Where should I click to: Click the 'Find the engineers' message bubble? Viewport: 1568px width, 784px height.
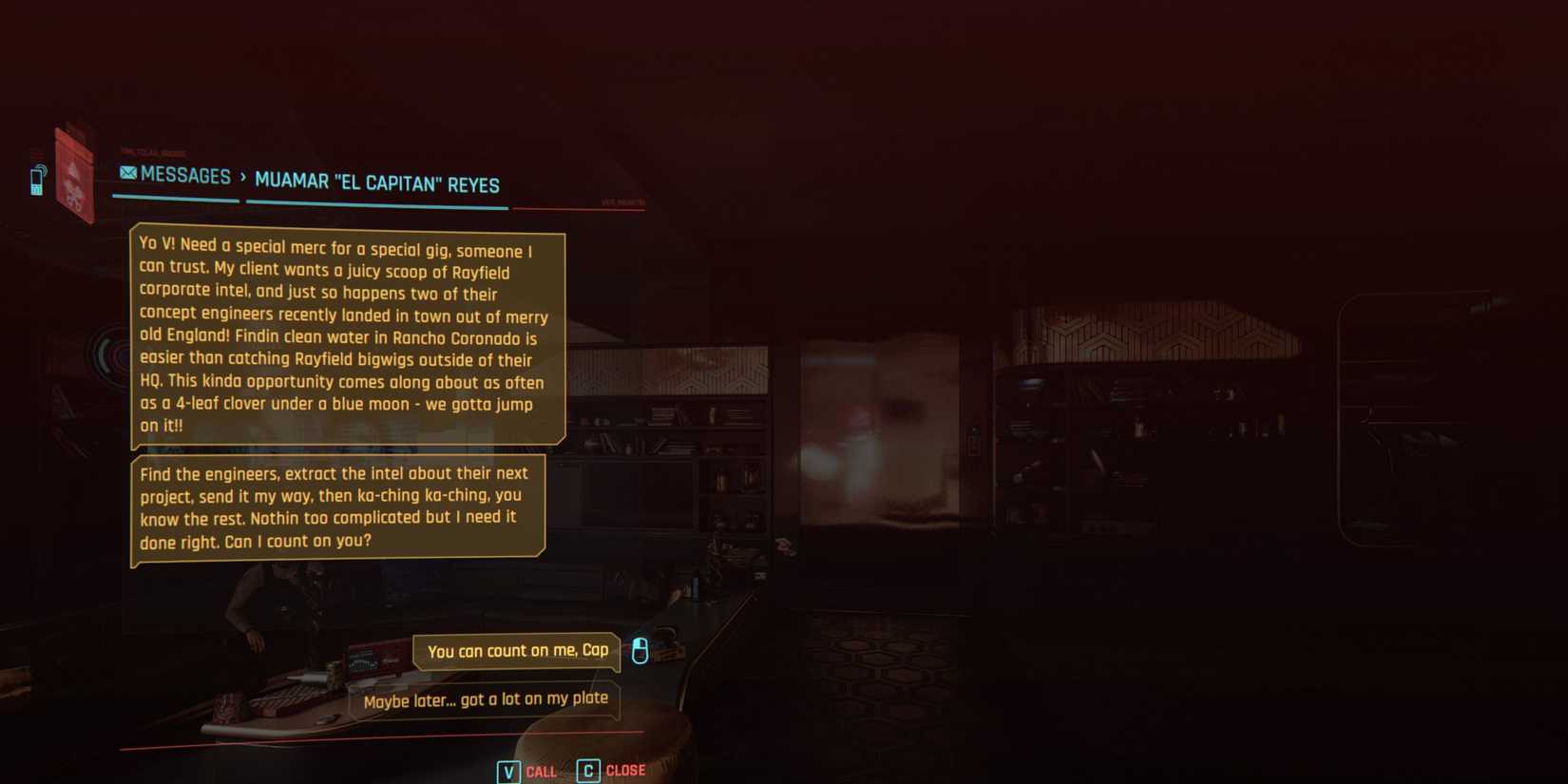337,507
